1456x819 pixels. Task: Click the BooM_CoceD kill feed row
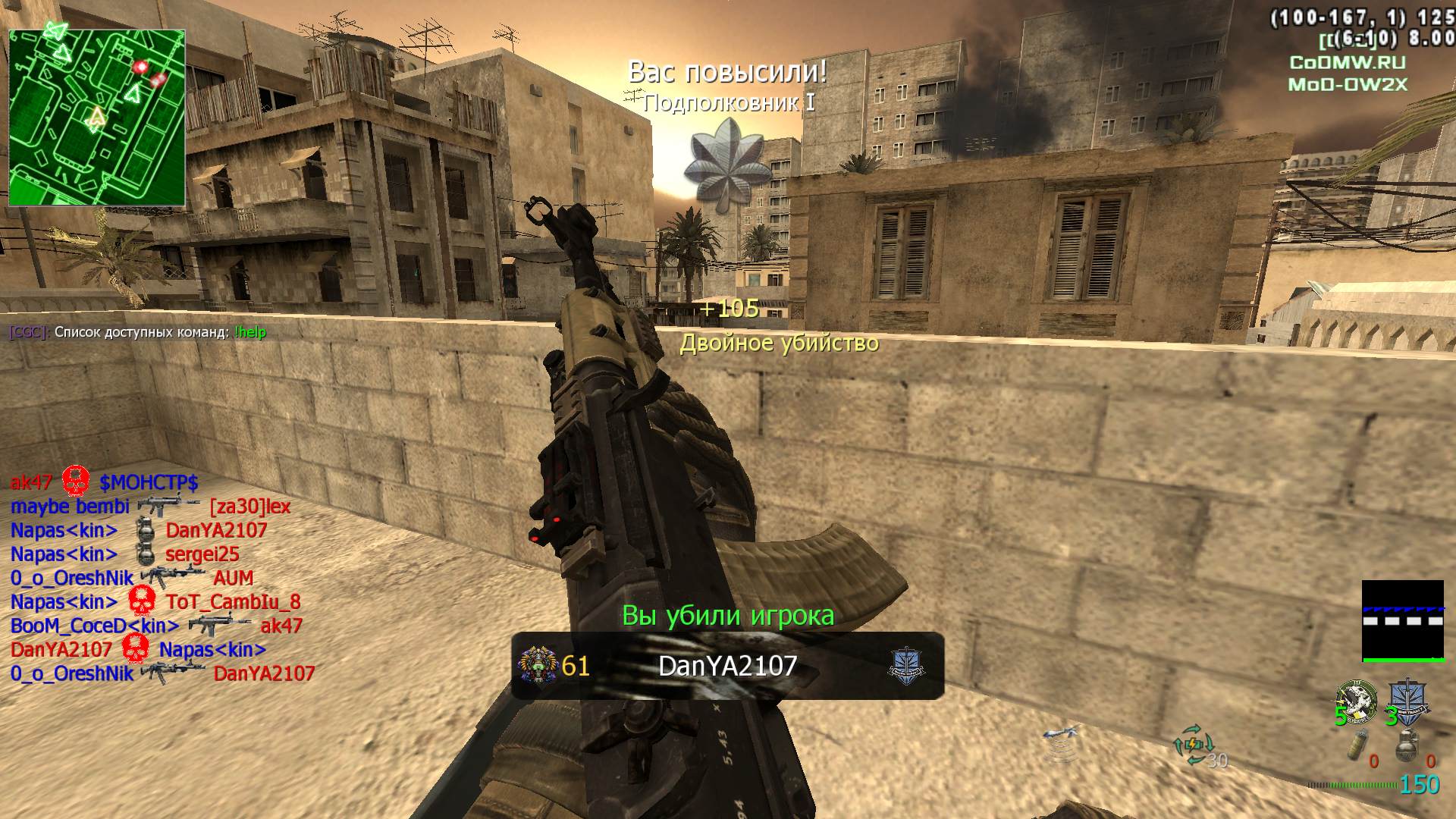tap(156, 626)
